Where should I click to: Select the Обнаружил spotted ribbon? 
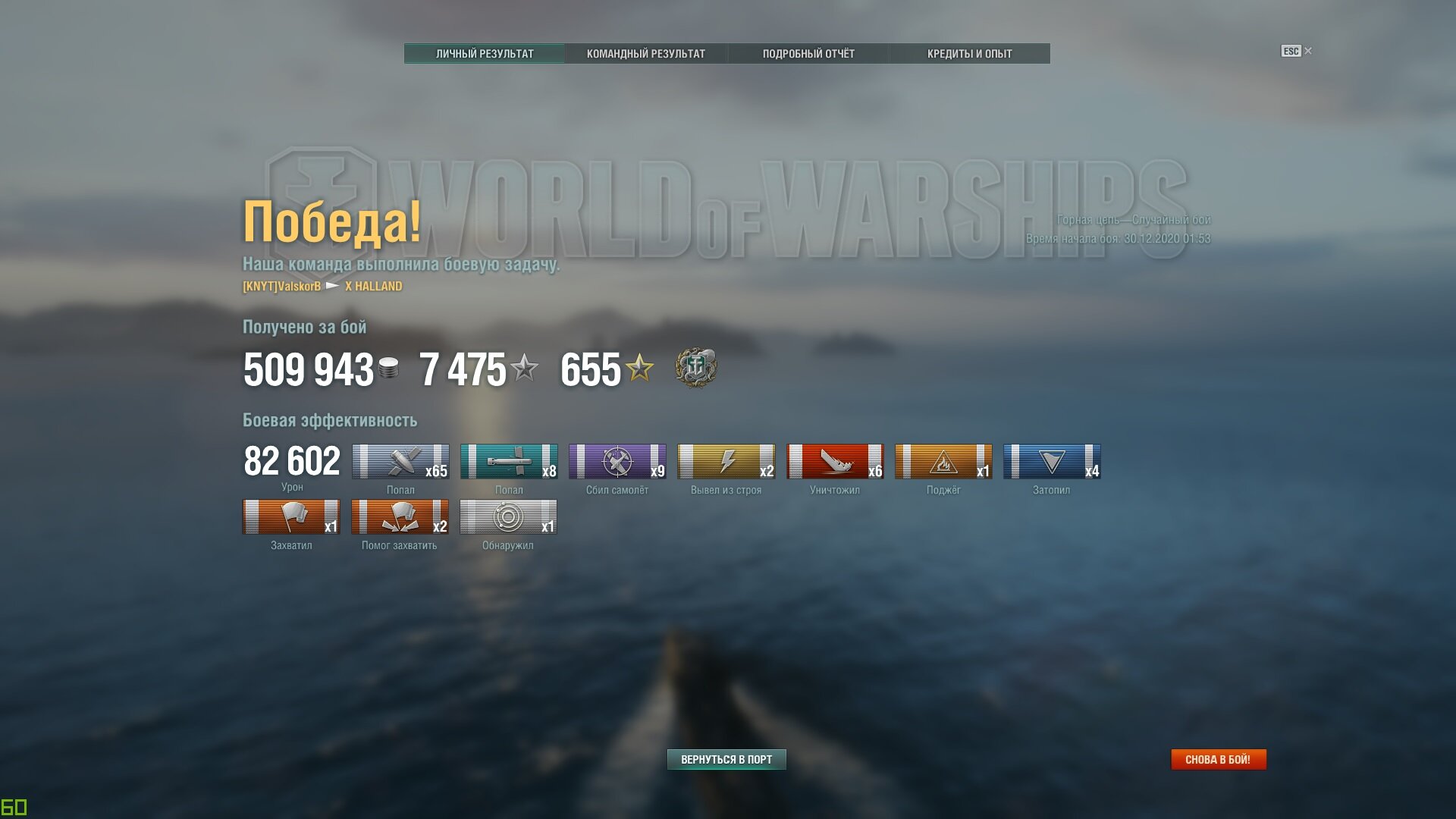coord(508,517)
